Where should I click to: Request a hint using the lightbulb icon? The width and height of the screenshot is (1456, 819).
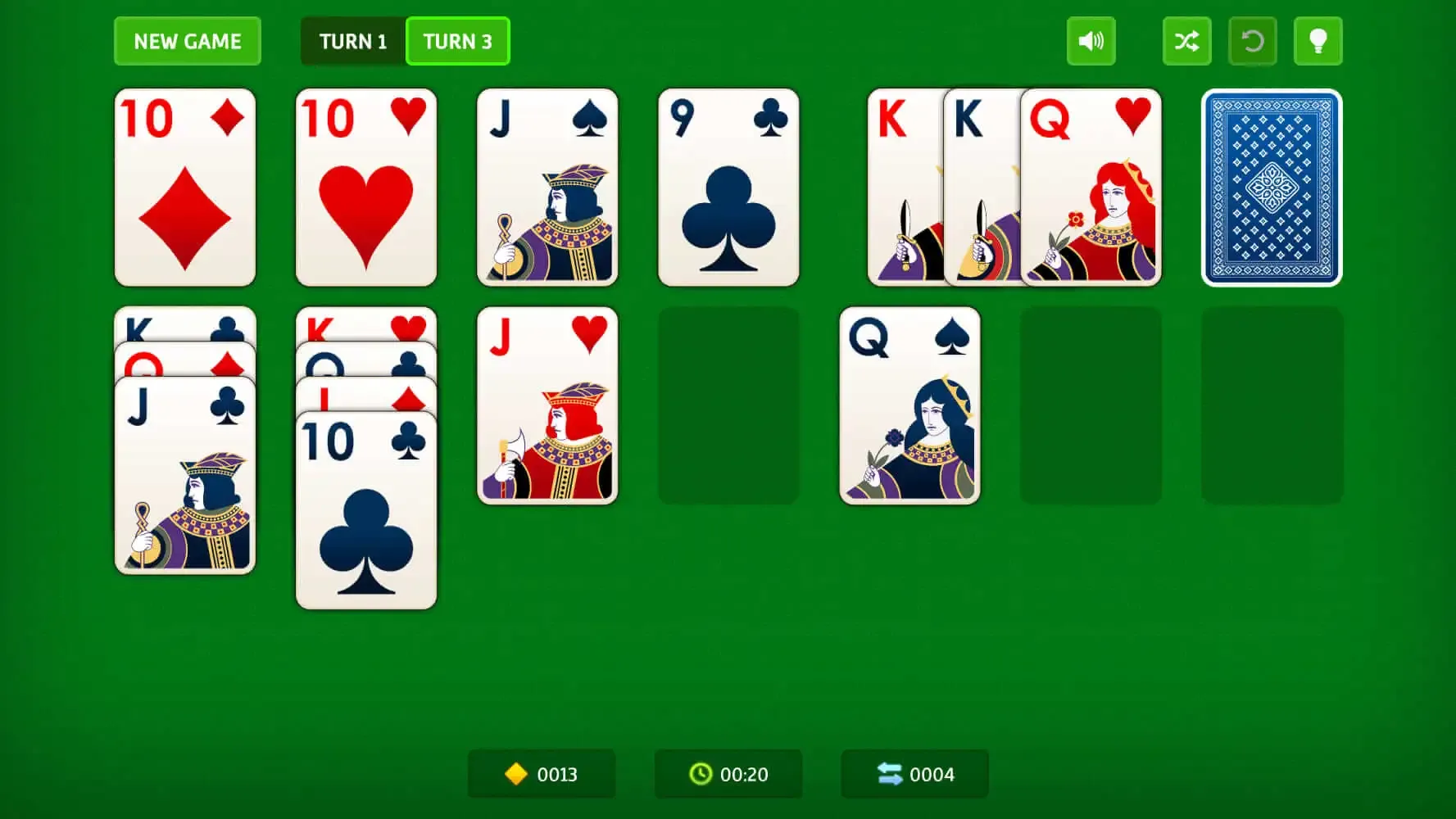[1318, 41]
